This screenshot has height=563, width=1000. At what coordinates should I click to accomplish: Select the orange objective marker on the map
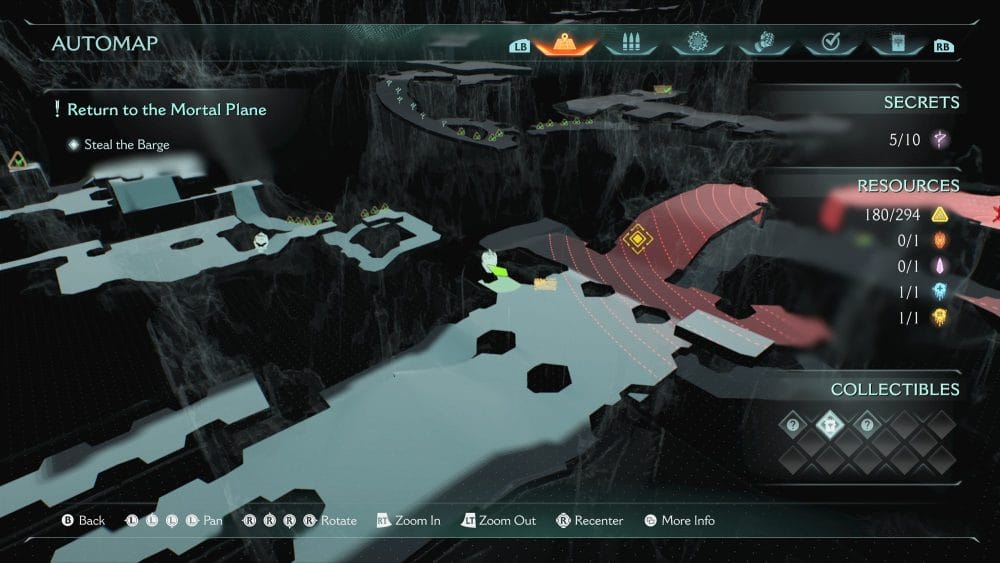tap(635, 238)
